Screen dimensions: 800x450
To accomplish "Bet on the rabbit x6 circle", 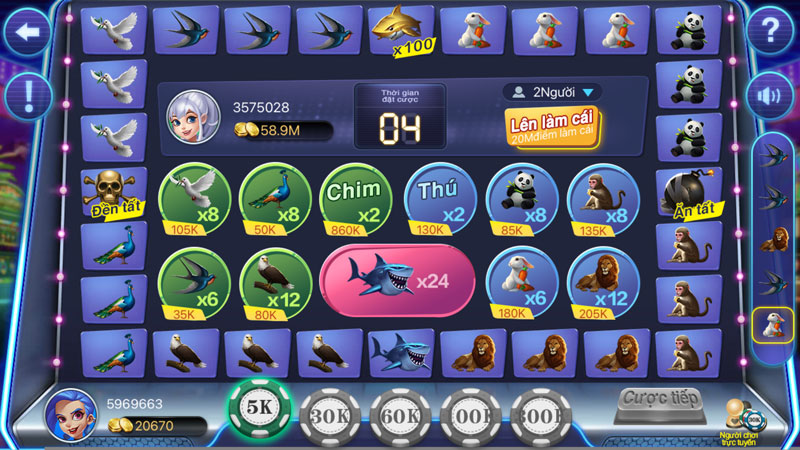I will [522, 283].
